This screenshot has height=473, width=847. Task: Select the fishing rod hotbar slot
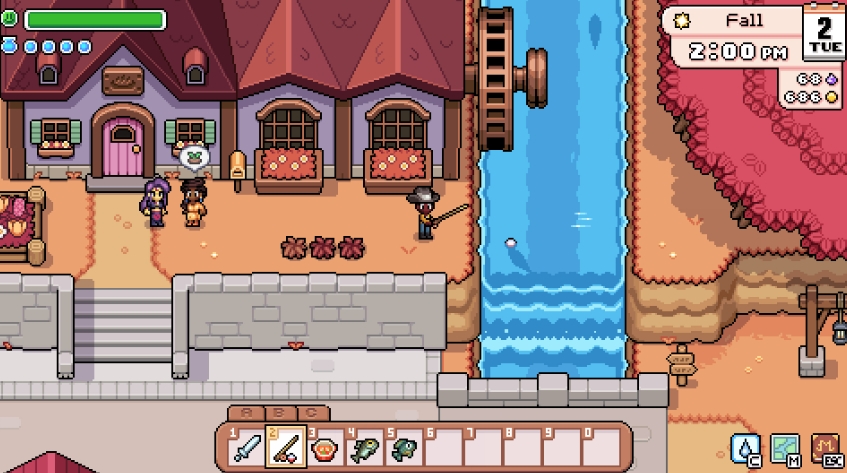[x=286, y=447]
